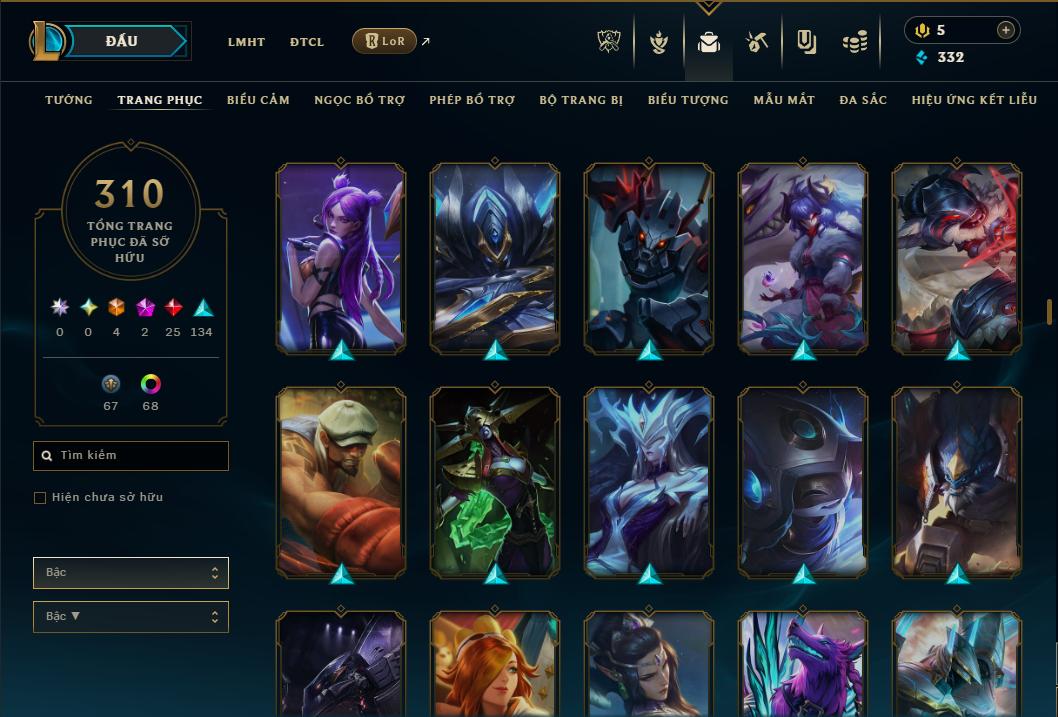Viewport: 1058px width, 717px height.
Task: Open the TƯỚNG champions tab
Action: (x=69, y=100)
